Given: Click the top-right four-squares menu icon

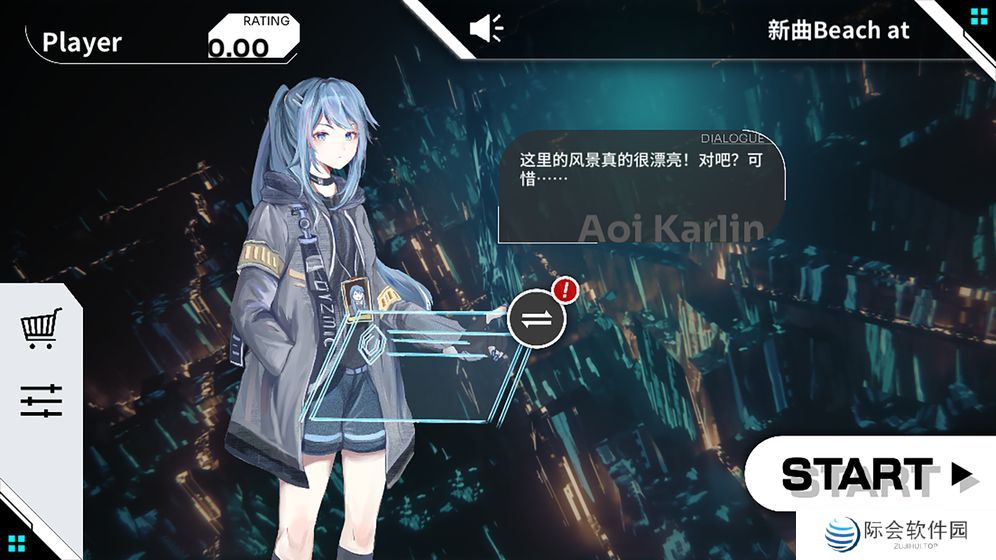Looking at the screenshot, I should tap(978, 16).
